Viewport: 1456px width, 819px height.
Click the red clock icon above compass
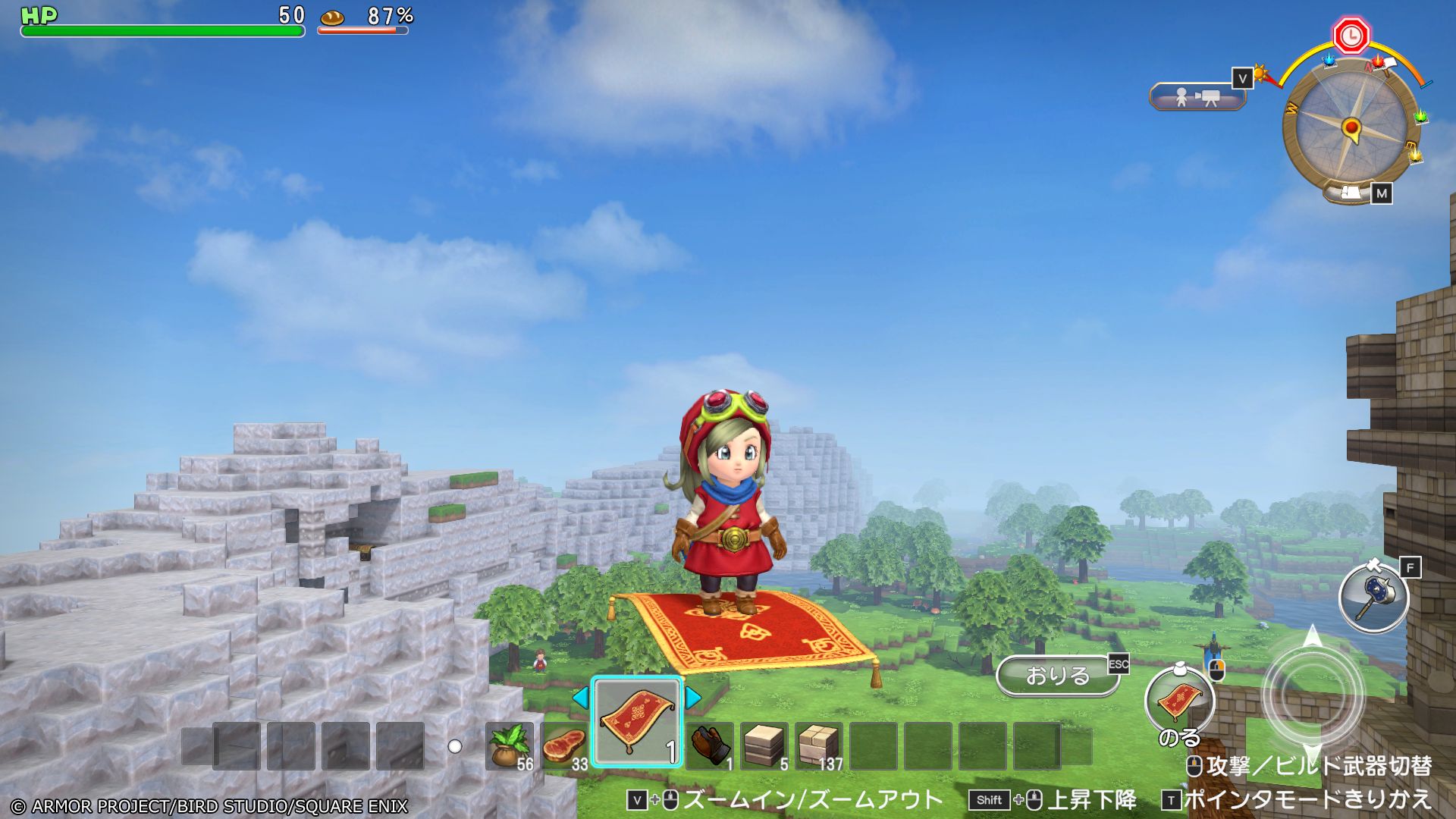tap(1351, 36)
